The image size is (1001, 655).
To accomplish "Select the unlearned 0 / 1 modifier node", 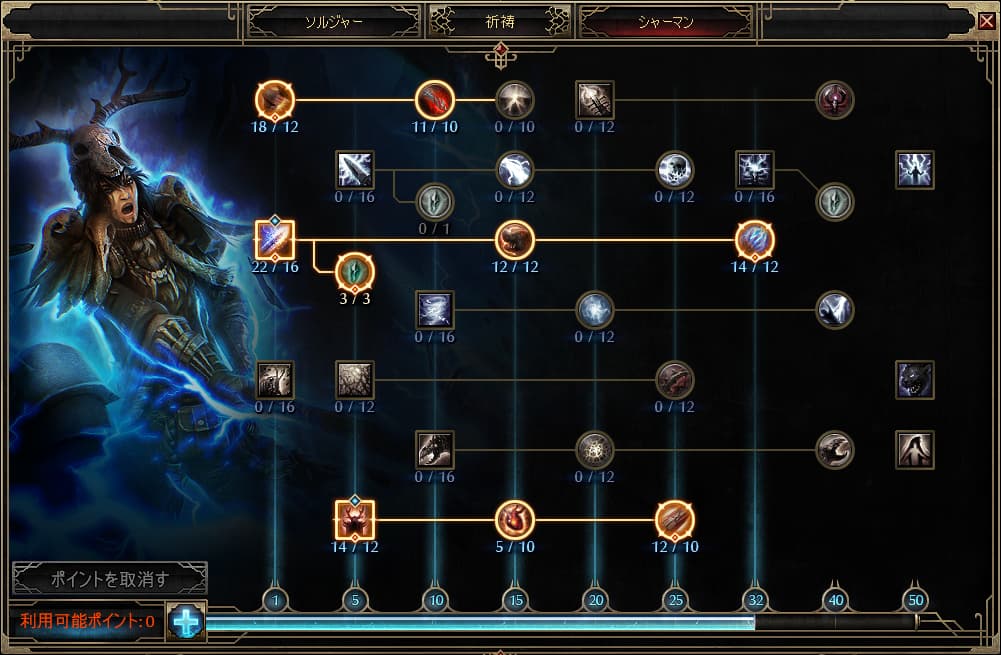I will click(x=434, y=201).
